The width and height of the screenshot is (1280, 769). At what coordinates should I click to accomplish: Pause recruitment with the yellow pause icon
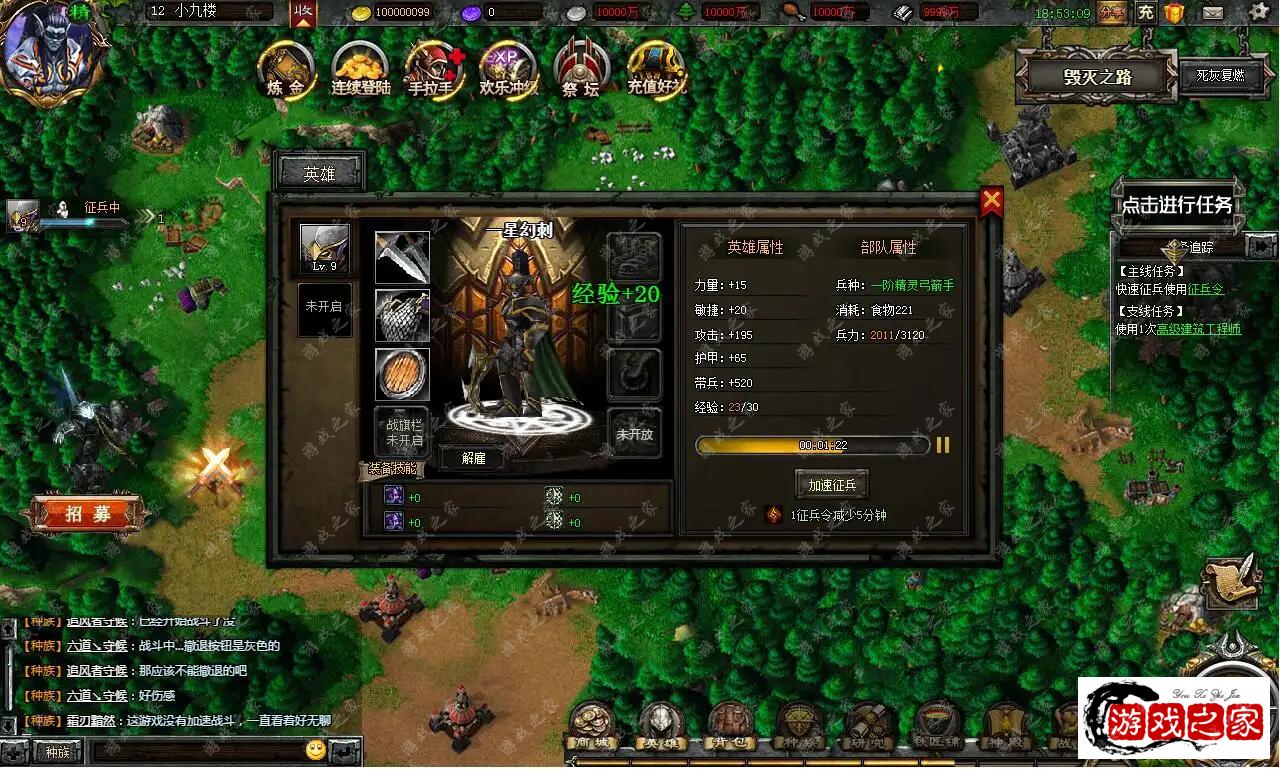click(x=942, y=445)
